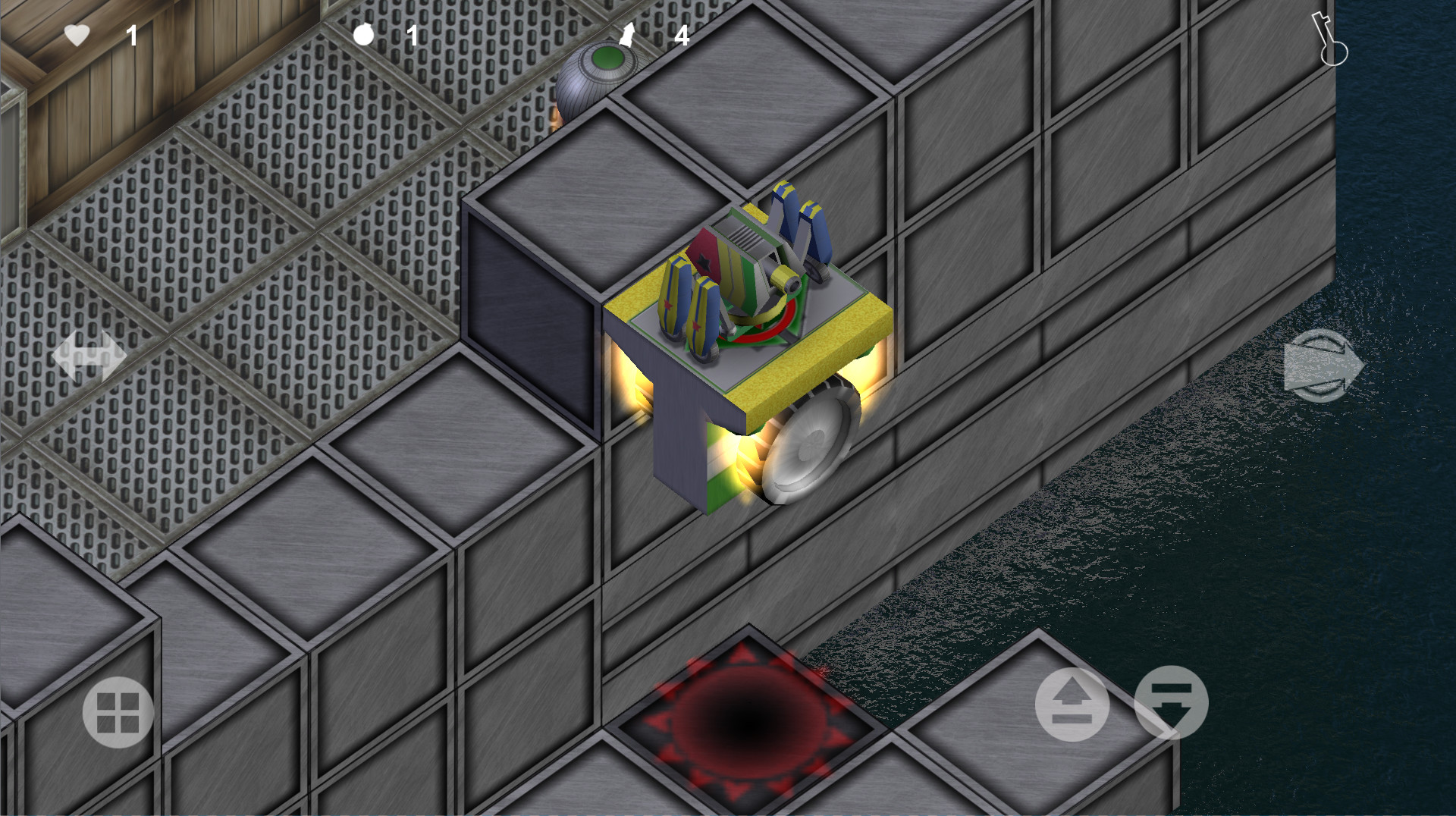Click the '4' pawn count label
The image size is (1456, 816).
(682, 36)
